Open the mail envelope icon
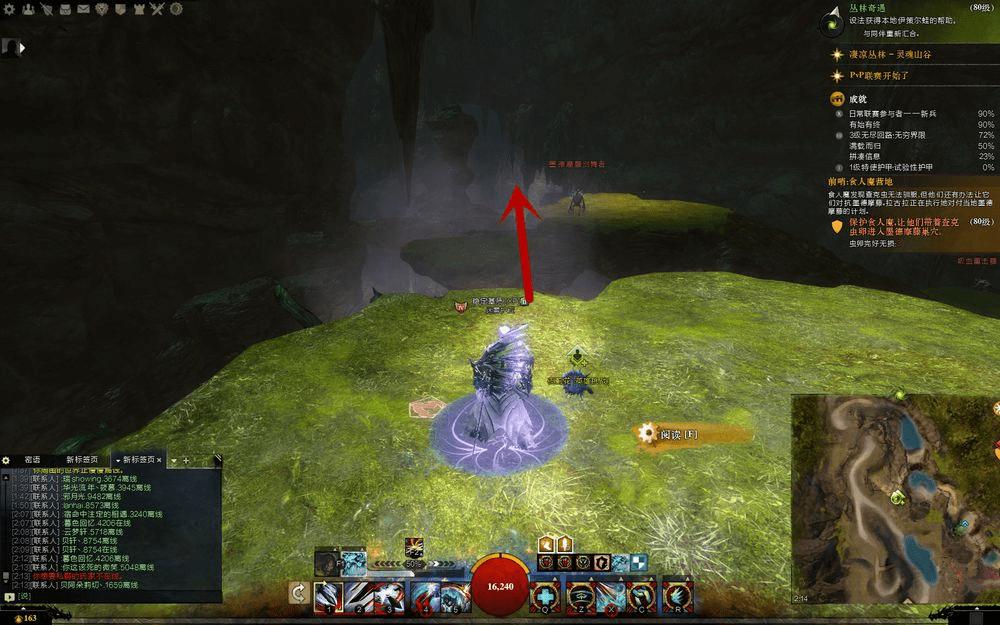This screenshot has height=625, width=1000. pos(84,9)
